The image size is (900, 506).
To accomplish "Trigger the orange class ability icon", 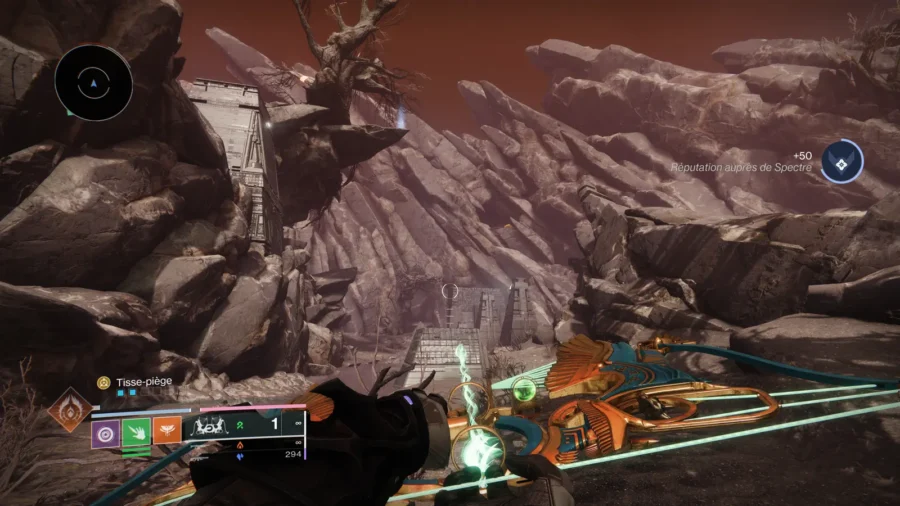I will coord(167,433).
